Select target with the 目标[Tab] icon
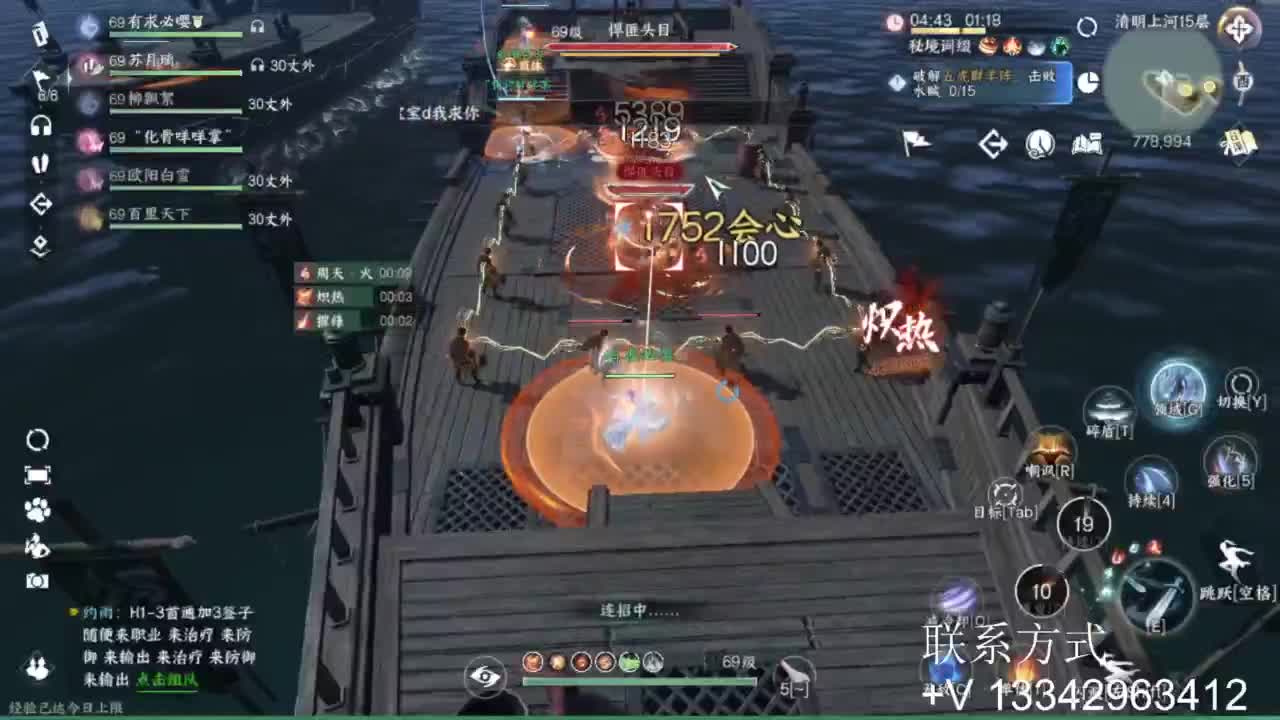 coord(1006,492)
